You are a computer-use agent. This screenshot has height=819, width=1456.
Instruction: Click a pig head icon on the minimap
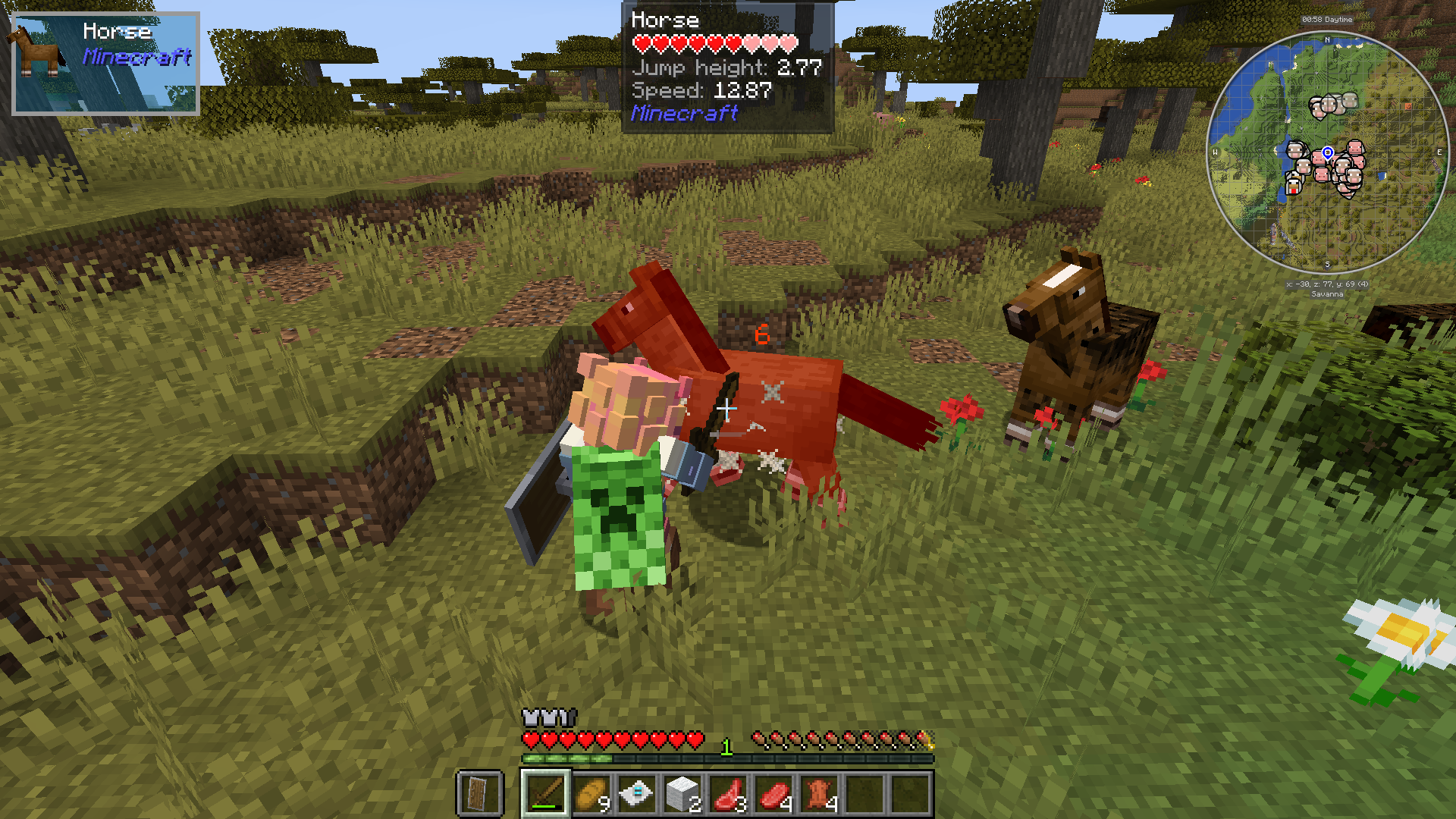tap(1355, 147)
